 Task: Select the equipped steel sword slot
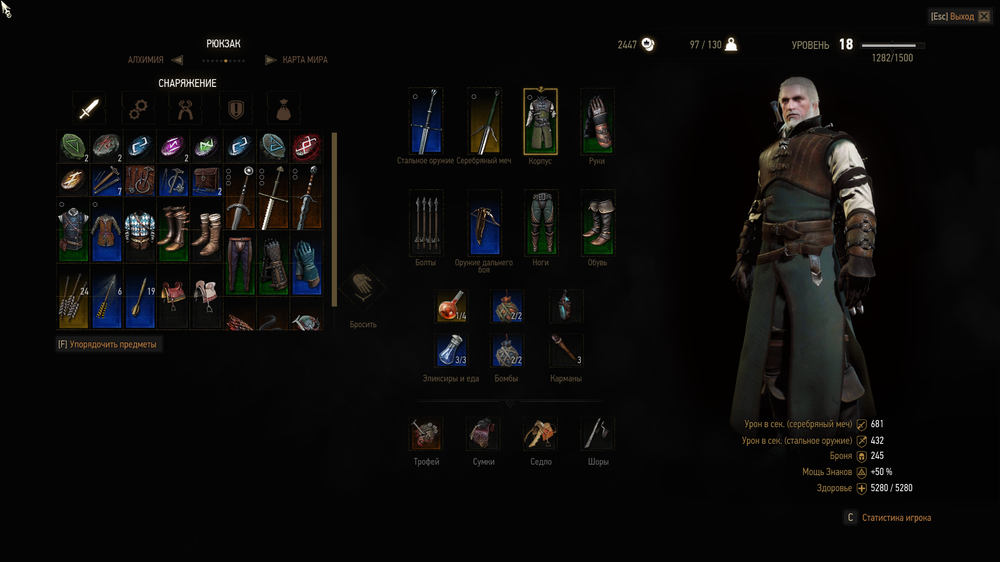[x=426, y=121]
